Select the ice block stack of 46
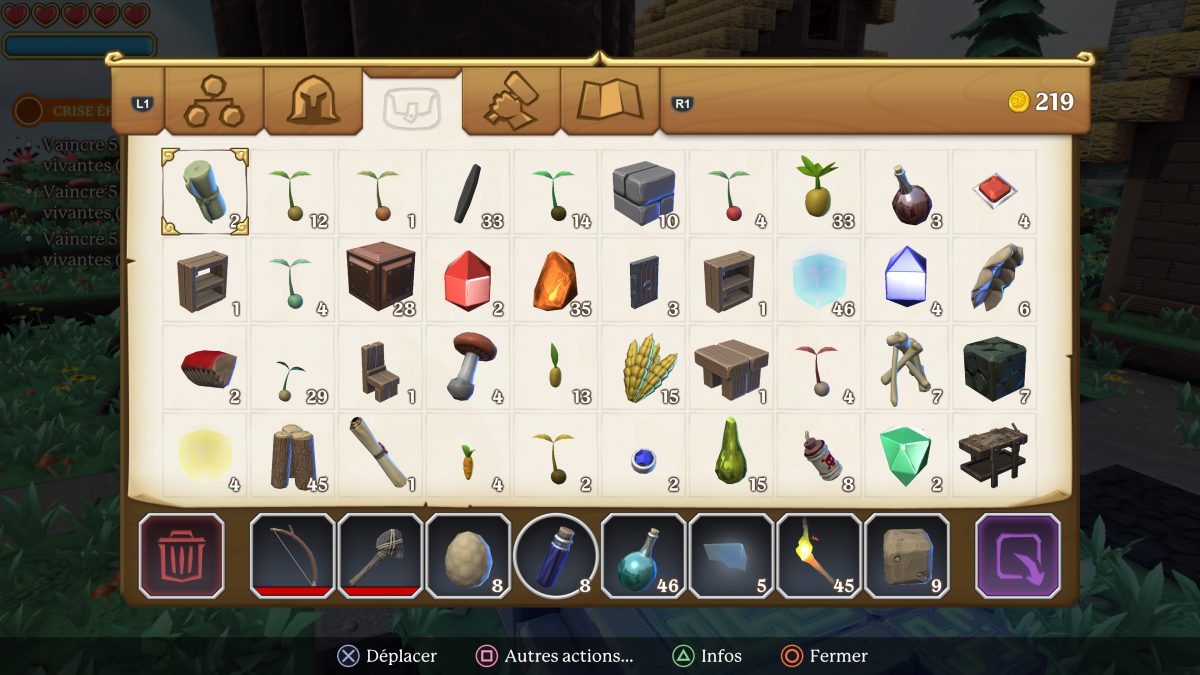 pos(819,279)
